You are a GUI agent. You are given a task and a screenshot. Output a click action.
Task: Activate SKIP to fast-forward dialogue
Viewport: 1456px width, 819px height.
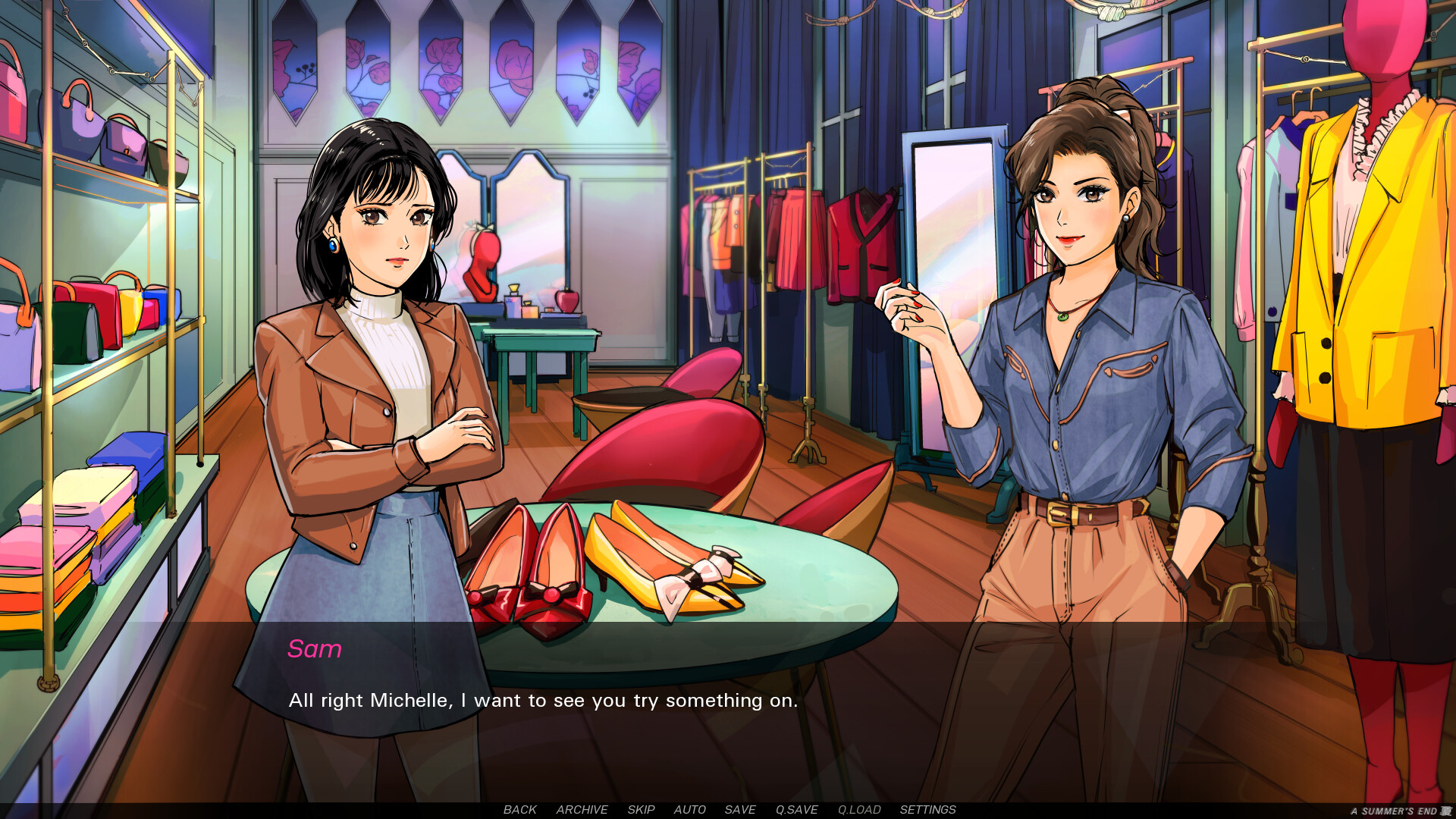pyautogui.click(x=641, y=810)
